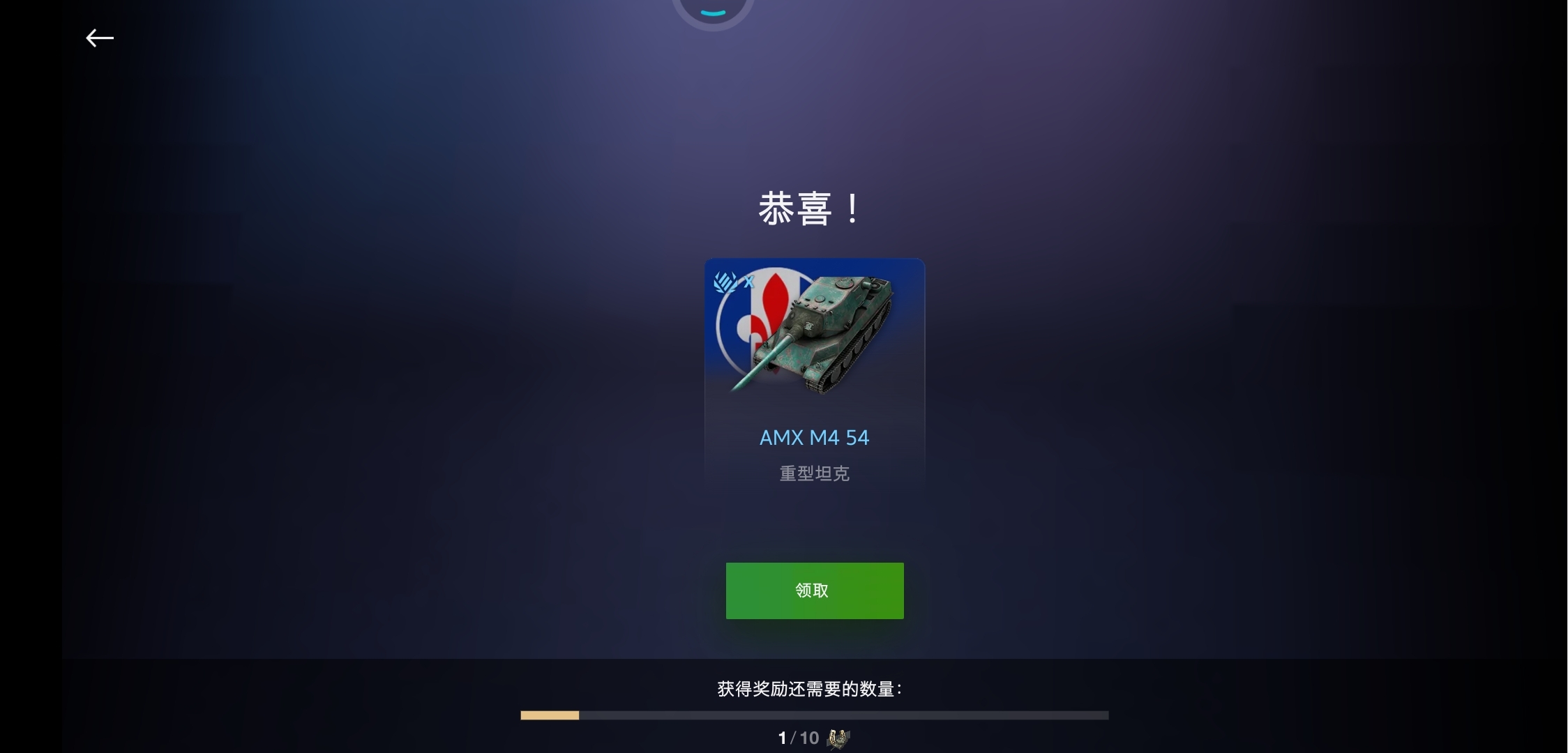Click the golden token icon beside the counter

837,738
